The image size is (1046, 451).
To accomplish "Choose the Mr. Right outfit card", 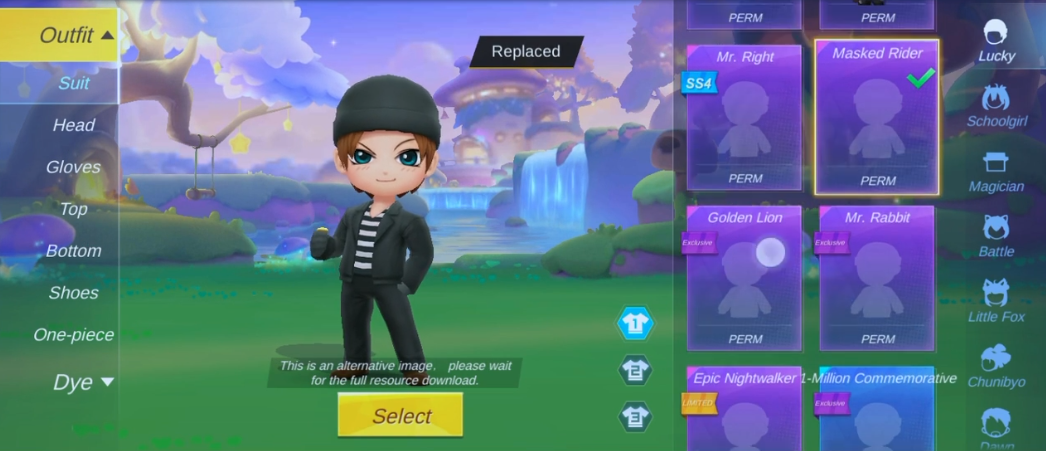I will pyautogui.click(x=744, y=117).
